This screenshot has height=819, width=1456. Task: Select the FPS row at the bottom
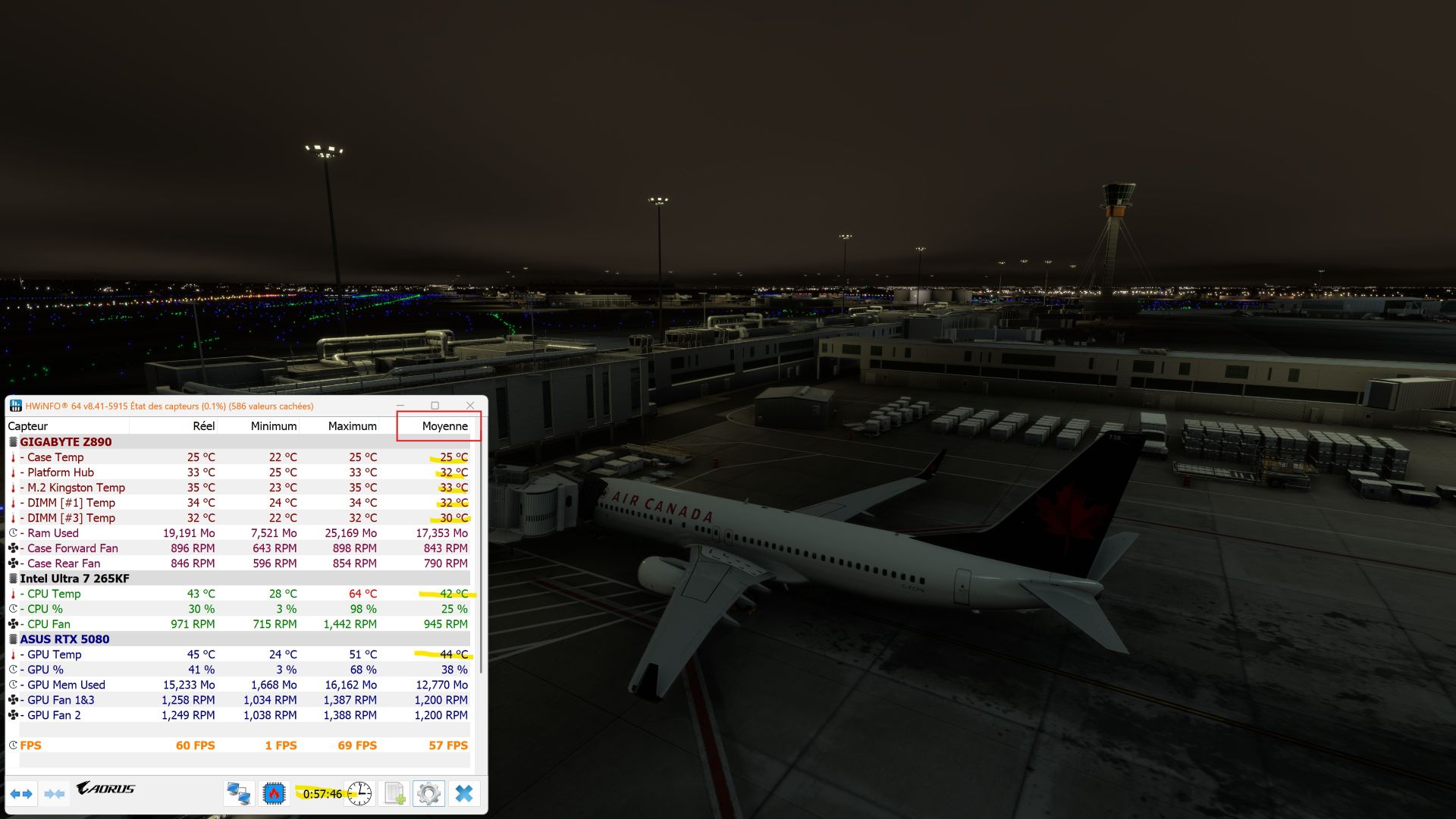click(31, 745)
